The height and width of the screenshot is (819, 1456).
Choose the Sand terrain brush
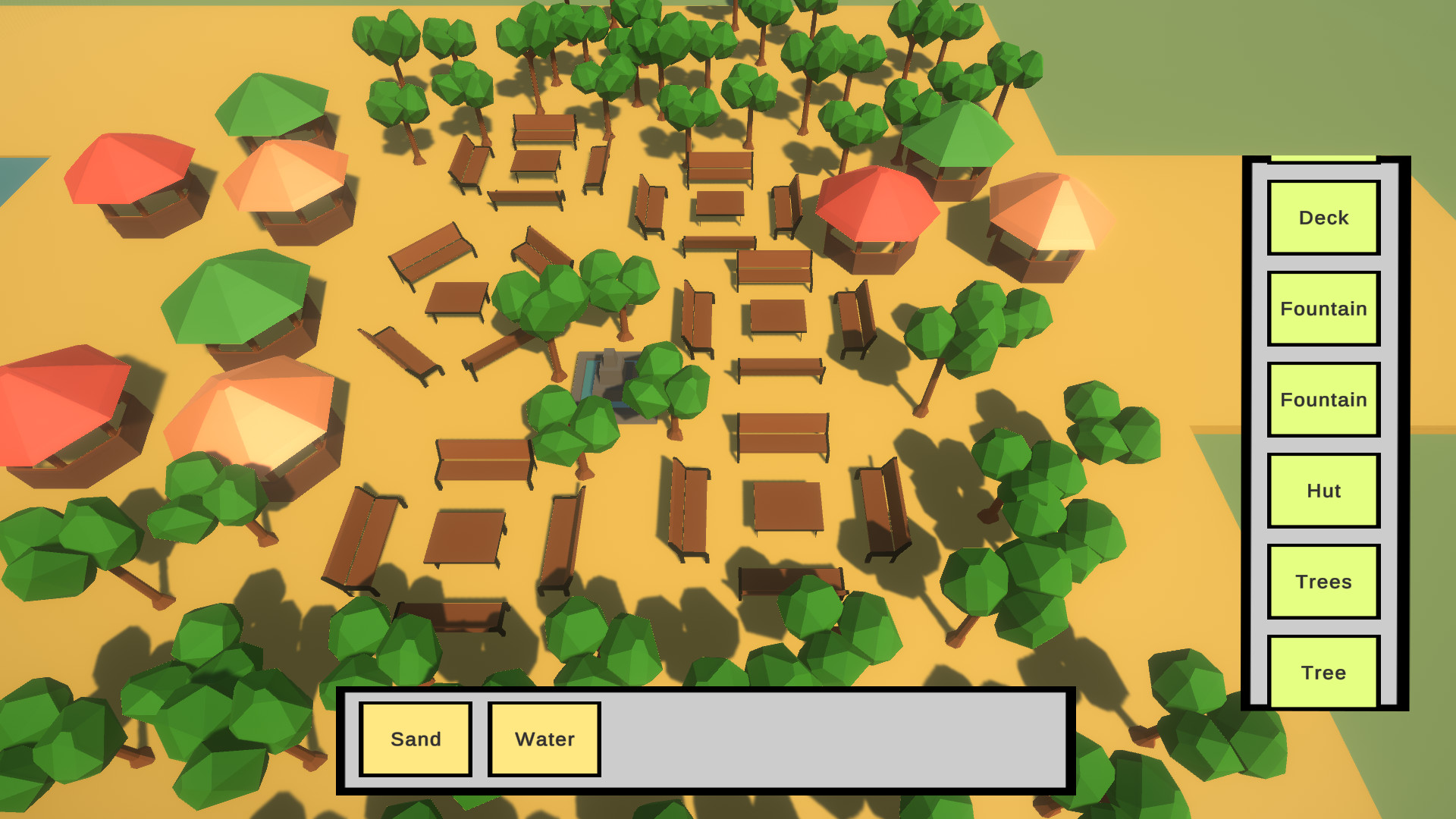[416, 738]
